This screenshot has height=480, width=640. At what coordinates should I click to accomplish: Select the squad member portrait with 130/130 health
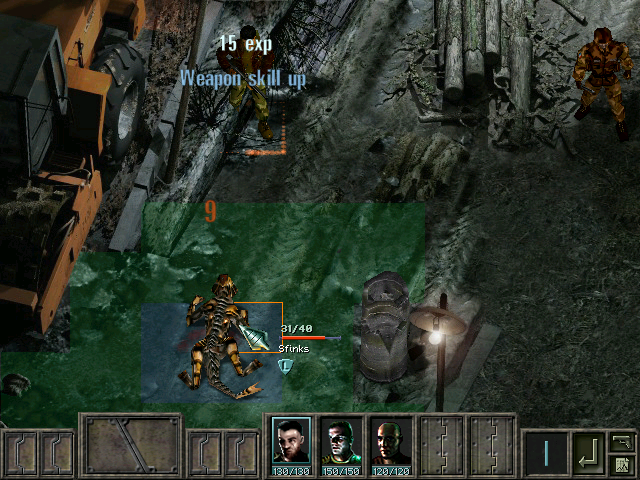coord(291,441)
